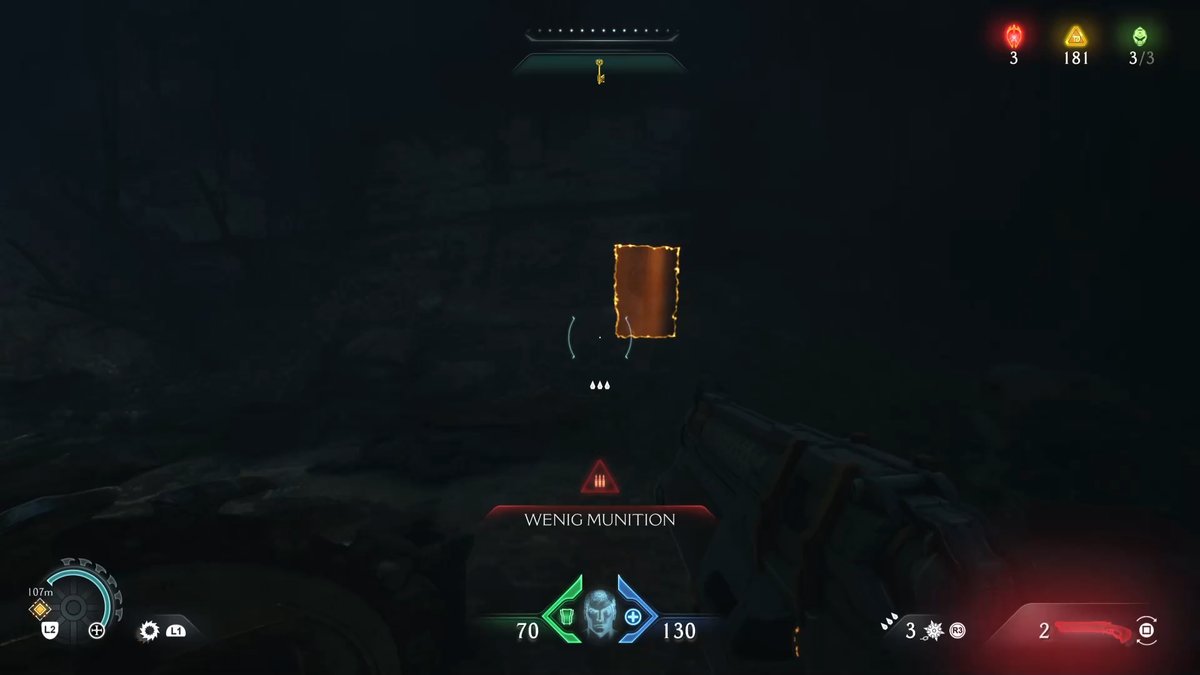Click the character portrait at bottom center

[600, 616]
